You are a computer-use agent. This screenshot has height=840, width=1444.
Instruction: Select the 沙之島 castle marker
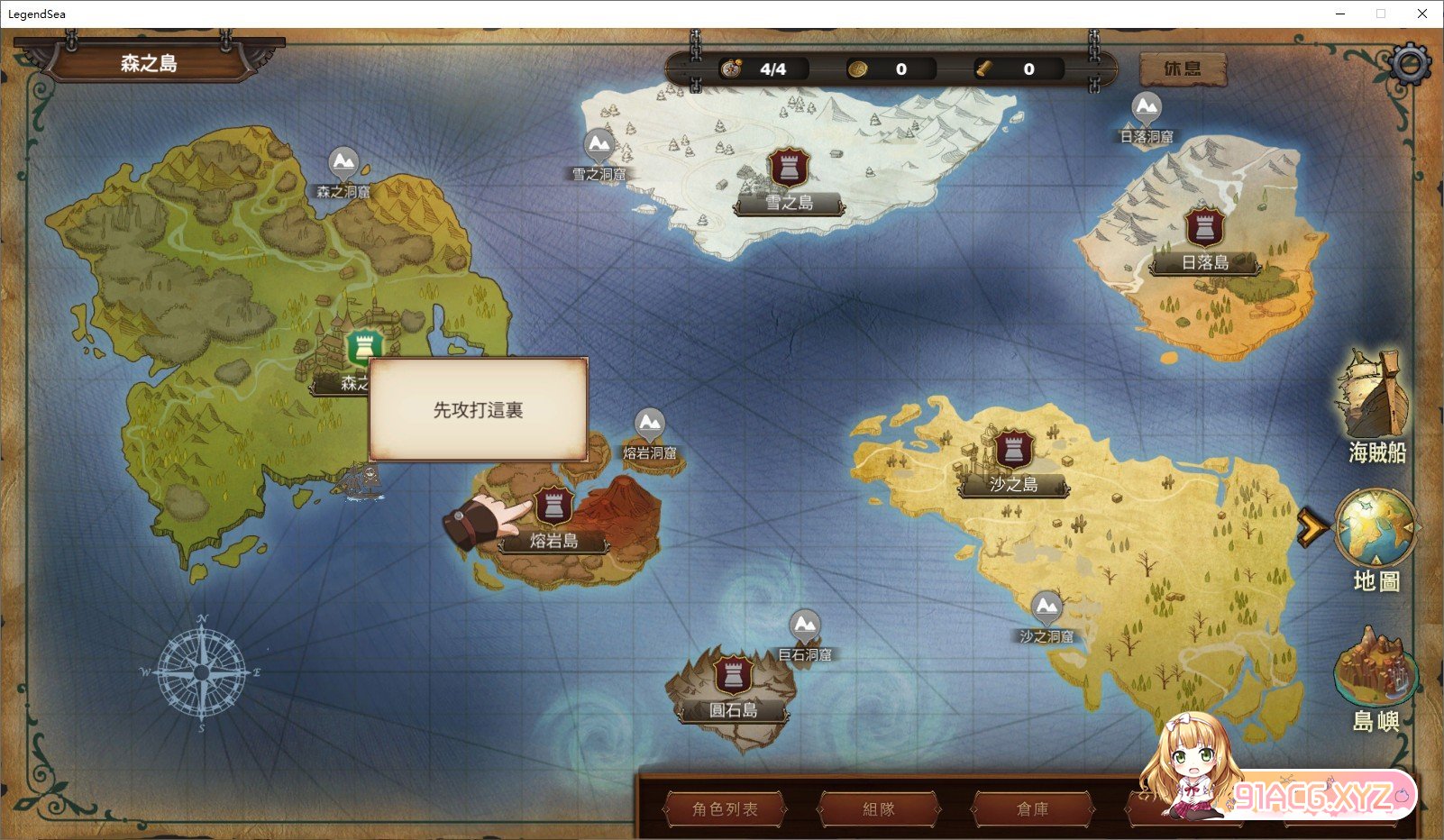(x=1014, y=449)
